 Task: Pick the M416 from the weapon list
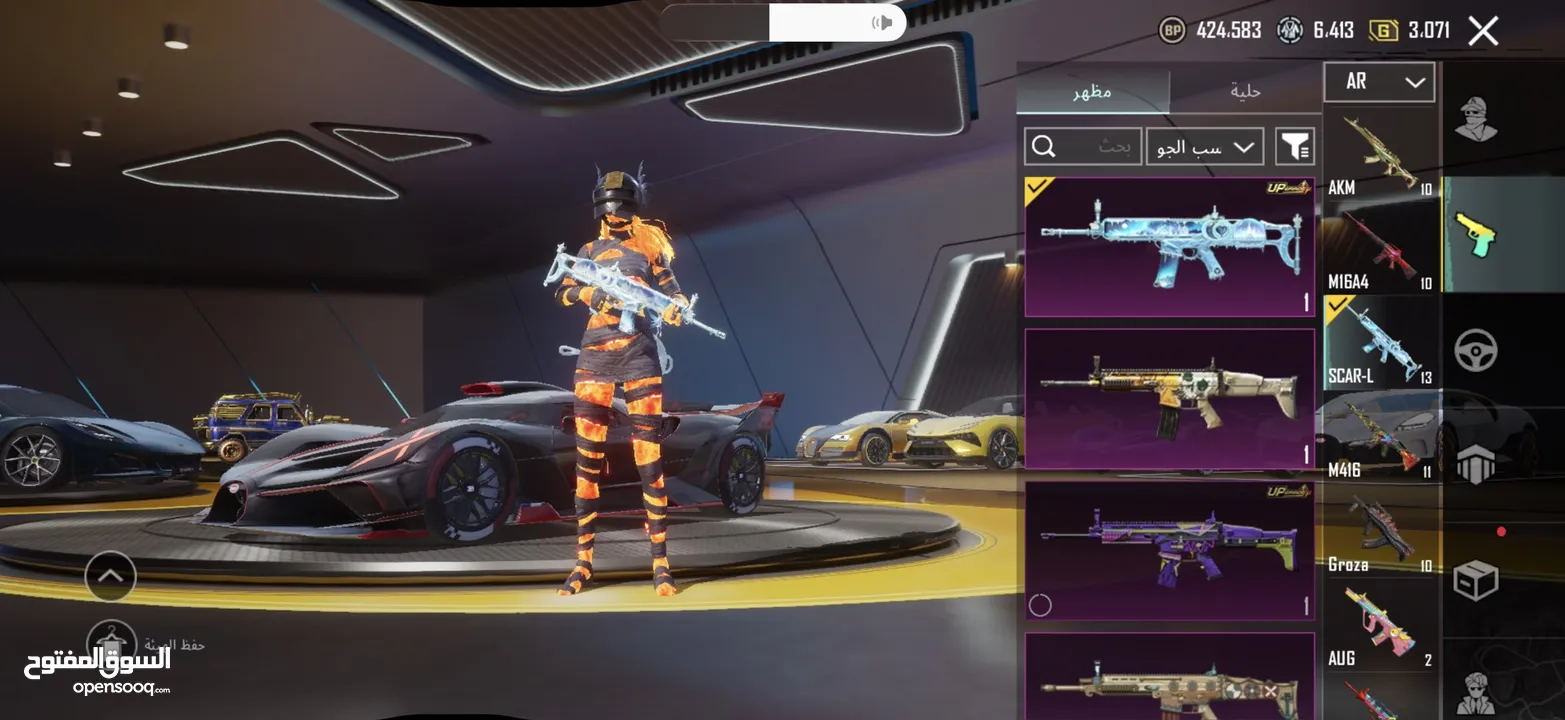coord(1381,436)
